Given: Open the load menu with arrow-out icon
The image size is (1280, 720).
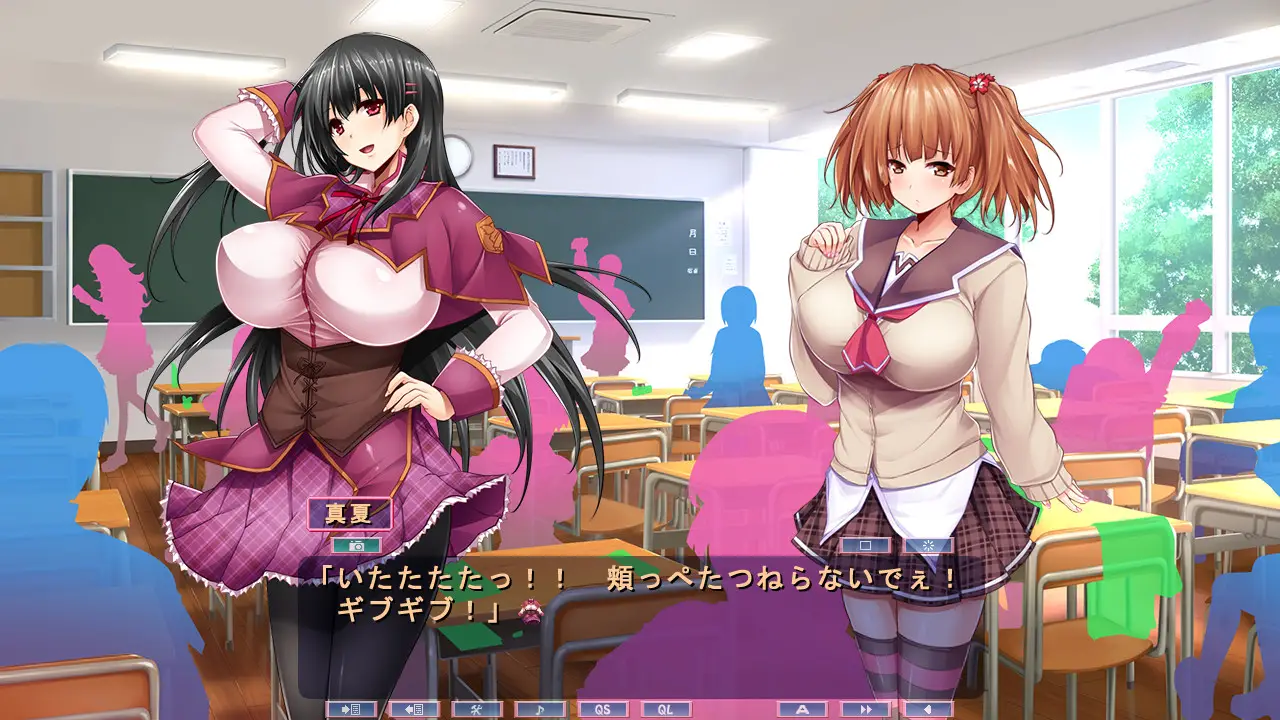Looking at the screenshot, I should (x=414, y=709).
